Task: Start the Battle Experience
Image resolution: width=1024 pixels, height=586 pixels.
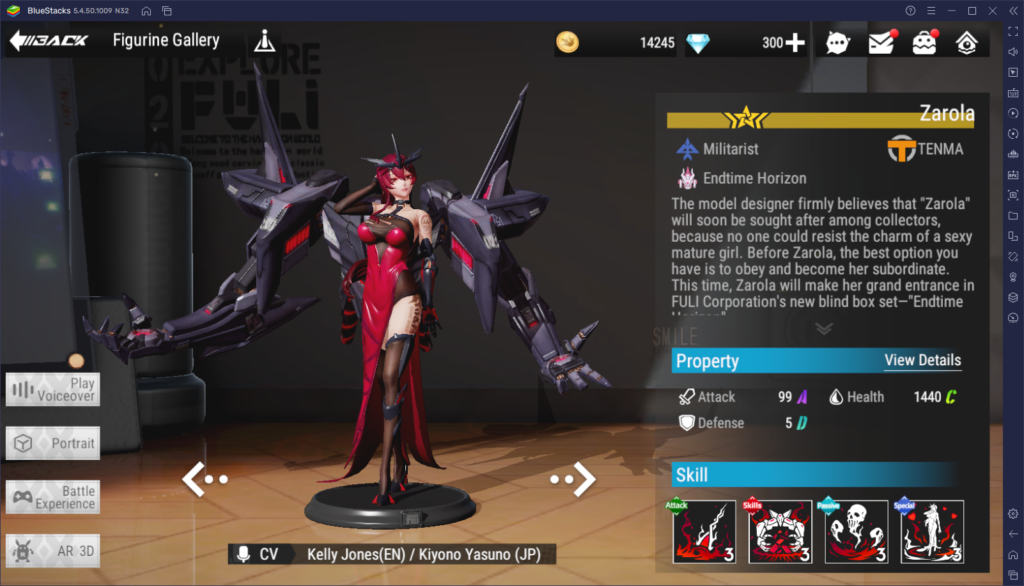Action: (x=53, y=497)
